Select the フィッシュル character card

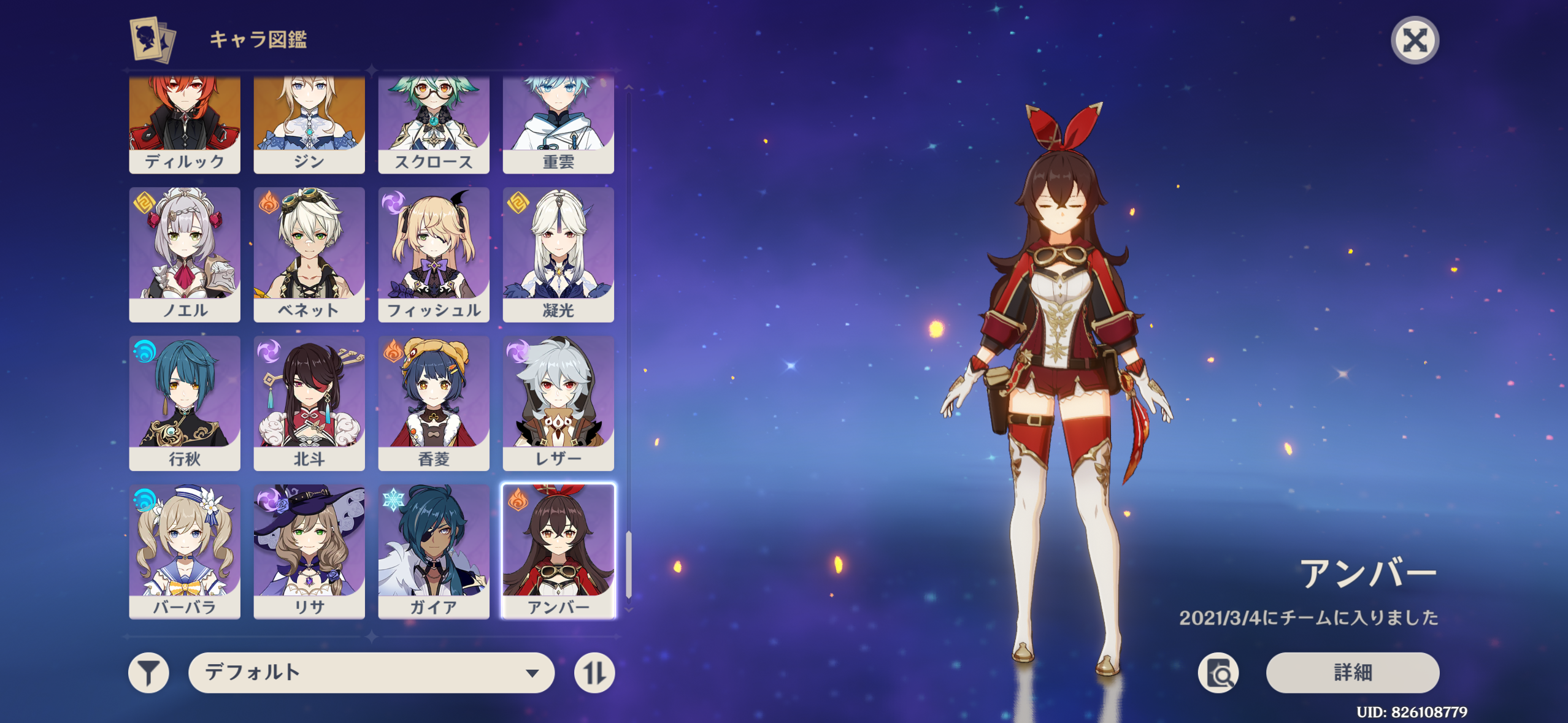pyautogui.click(x=433, y=254)
